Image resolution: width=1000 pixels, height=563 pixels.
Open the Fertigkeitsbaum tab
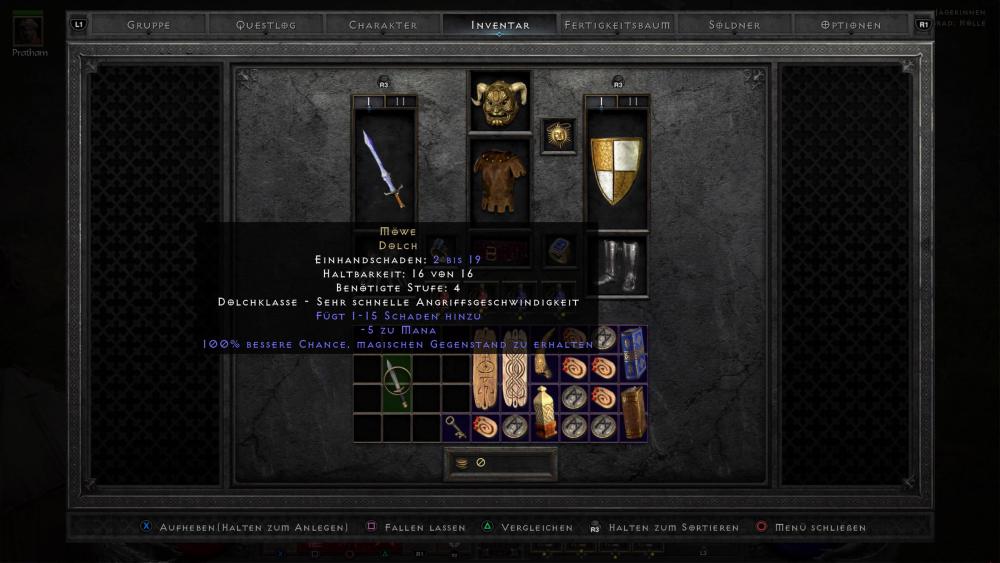pos(617,25)
